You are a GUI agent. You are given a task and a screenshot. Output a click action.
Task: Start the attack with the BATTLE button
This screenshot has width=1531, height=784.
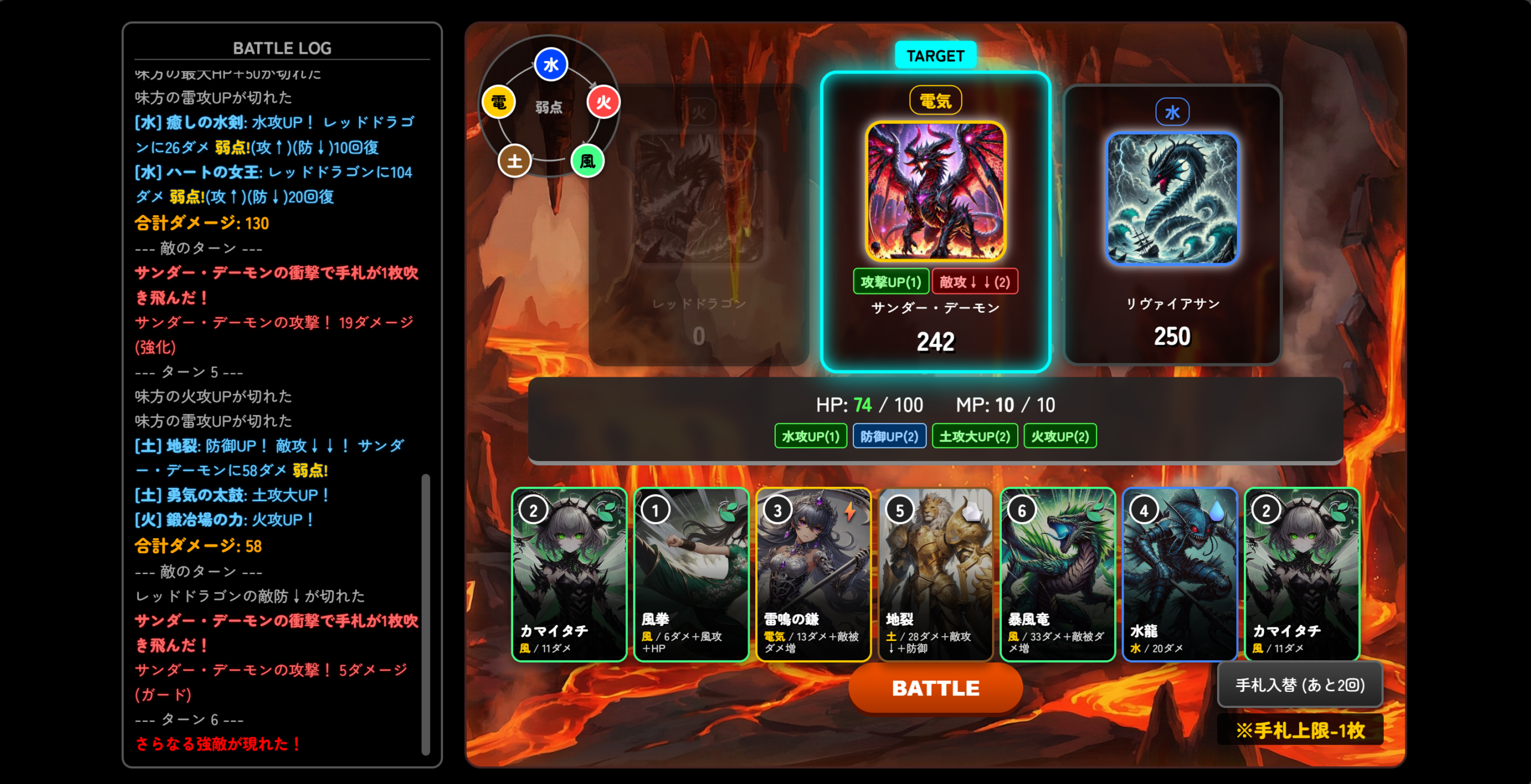[x=935, y=688]
